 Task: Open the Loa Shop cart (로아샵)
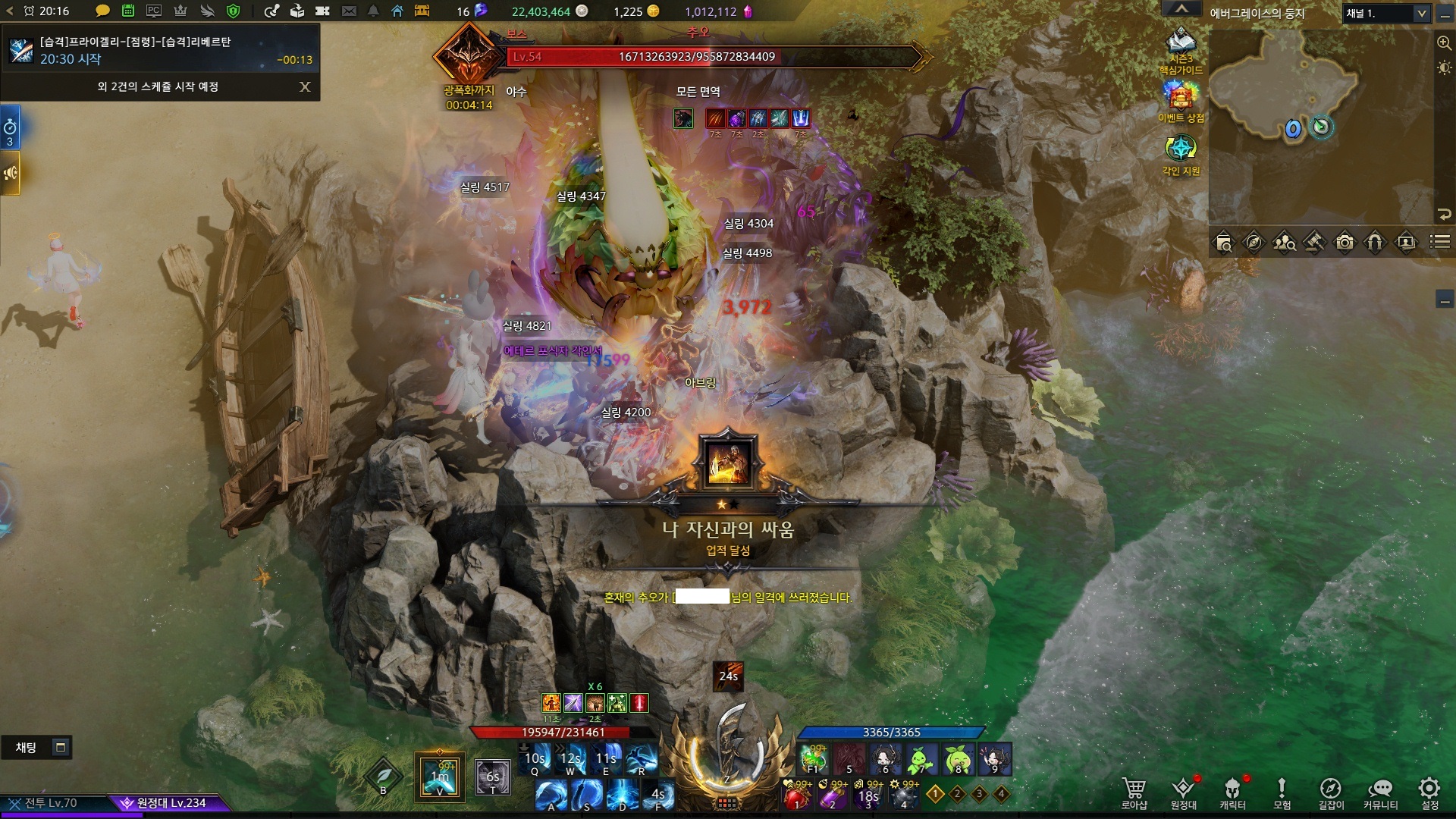[1134, 792]
